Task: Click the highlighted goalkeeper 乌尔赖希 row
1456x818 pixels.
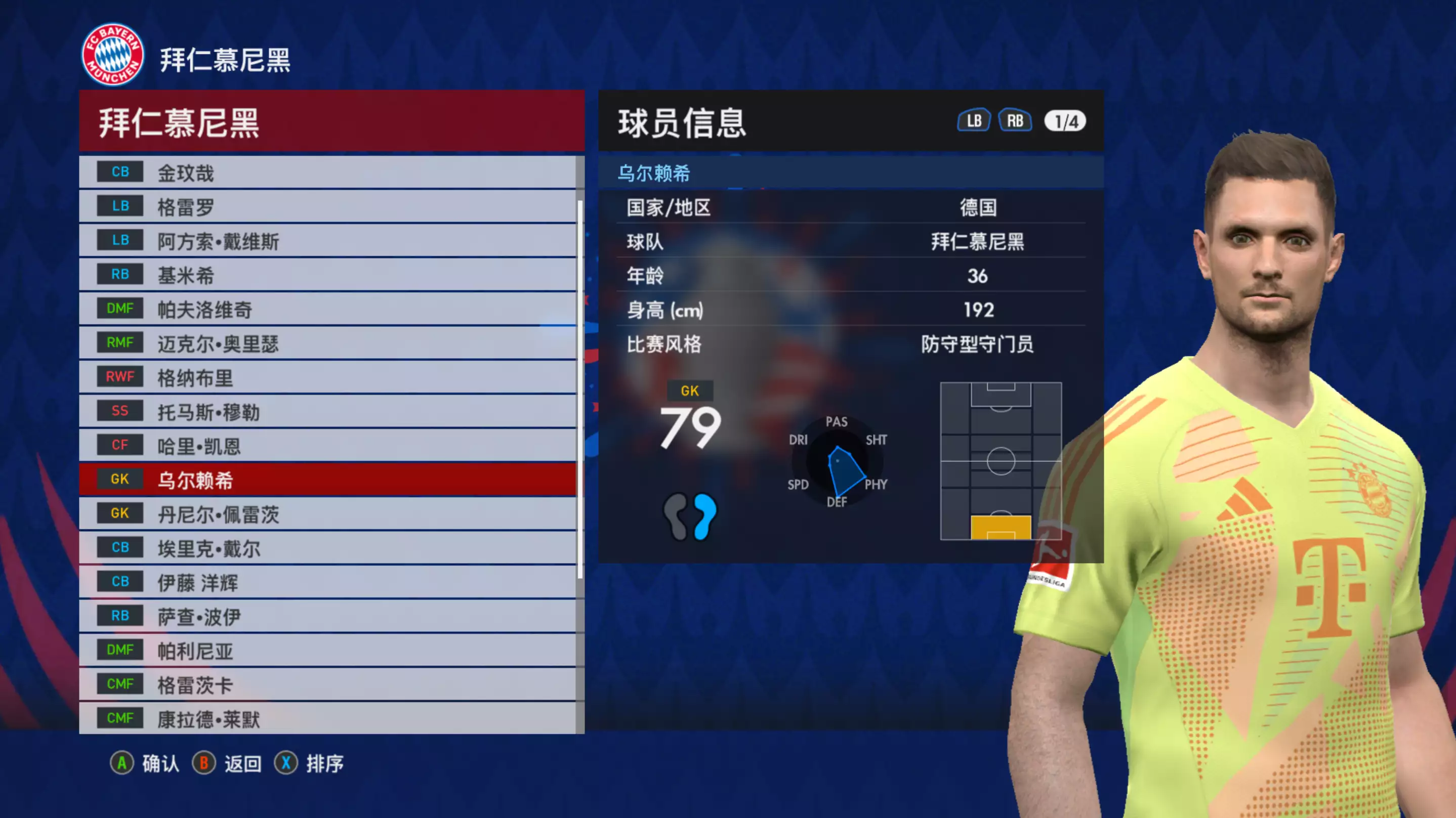Action: click(x=328, y=480)
